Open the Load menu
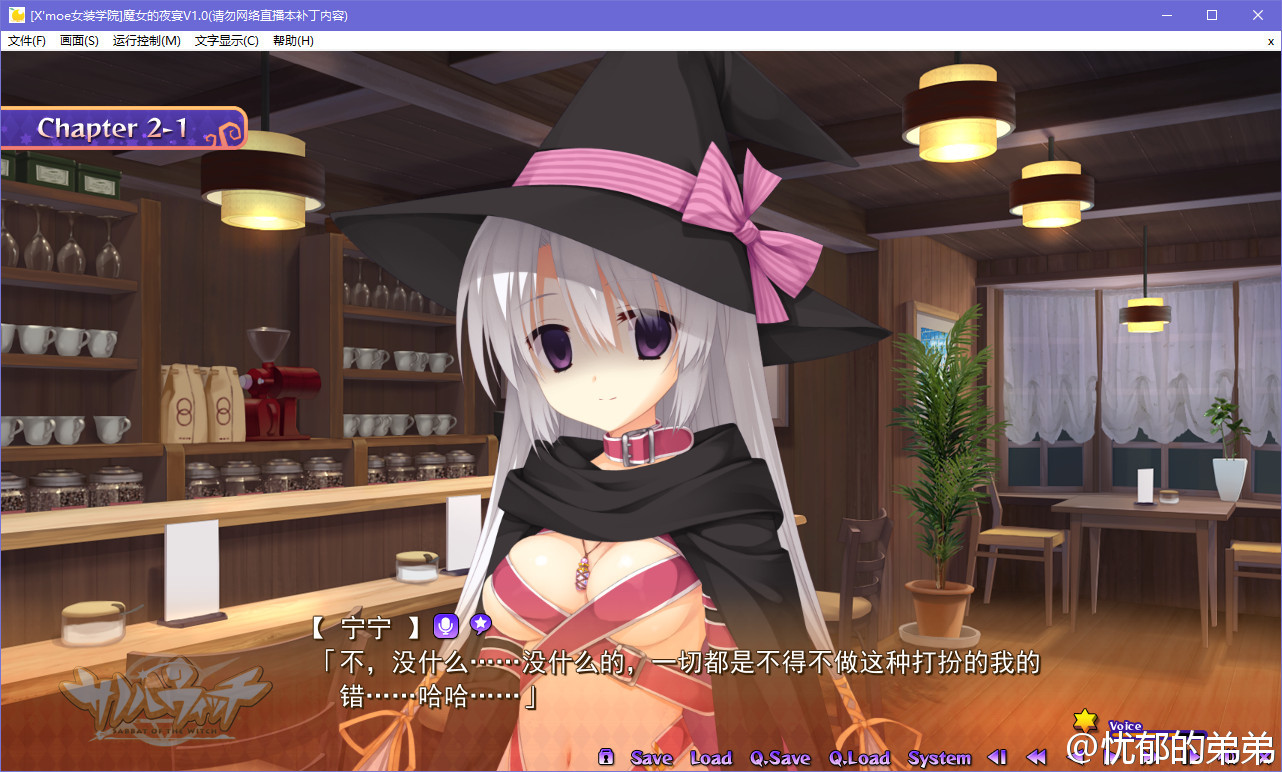This screenshot has width=1282, height=772. pyautogui.click(x=711, y=758)
